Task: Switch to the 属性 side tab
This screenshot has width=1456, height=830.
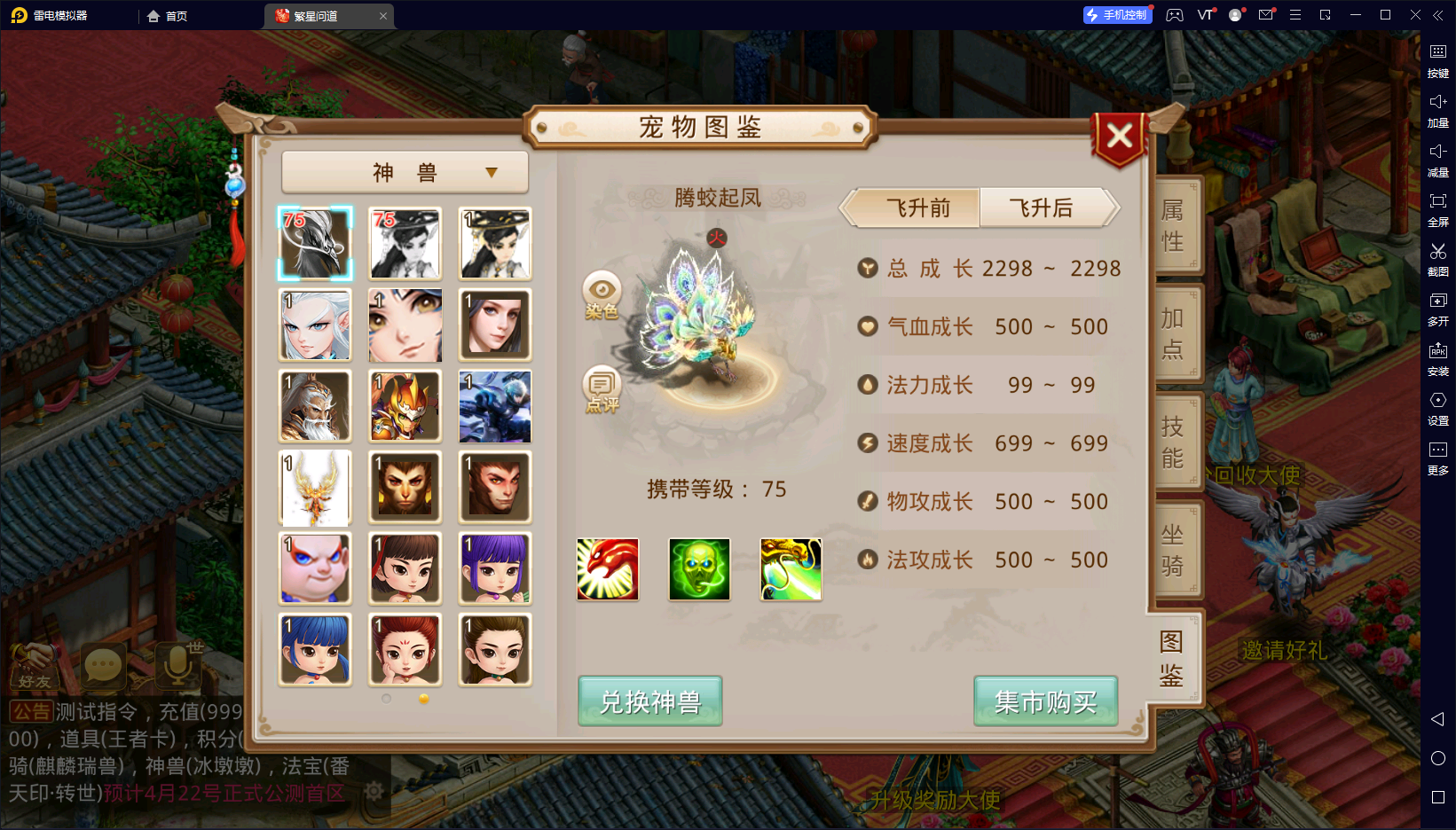Action: (1173, 225)
